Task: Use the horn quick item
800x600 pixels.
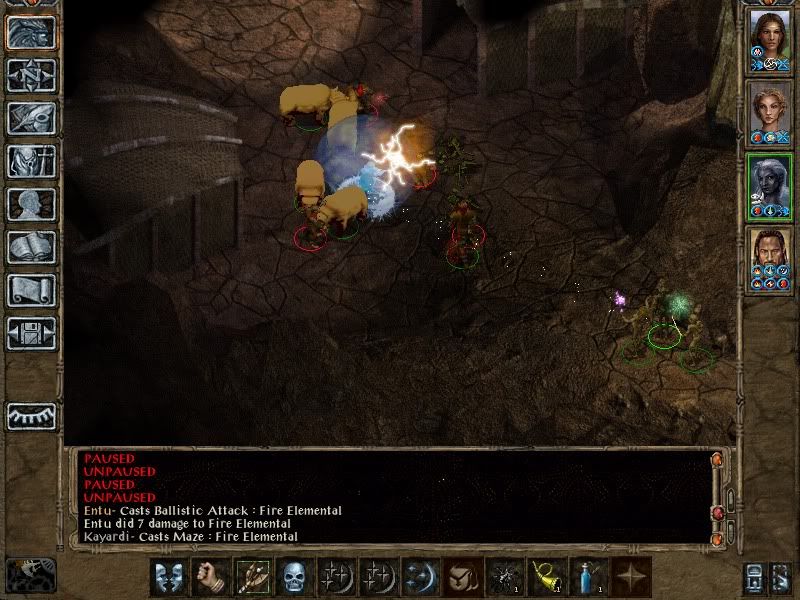Action: (545, 578)
